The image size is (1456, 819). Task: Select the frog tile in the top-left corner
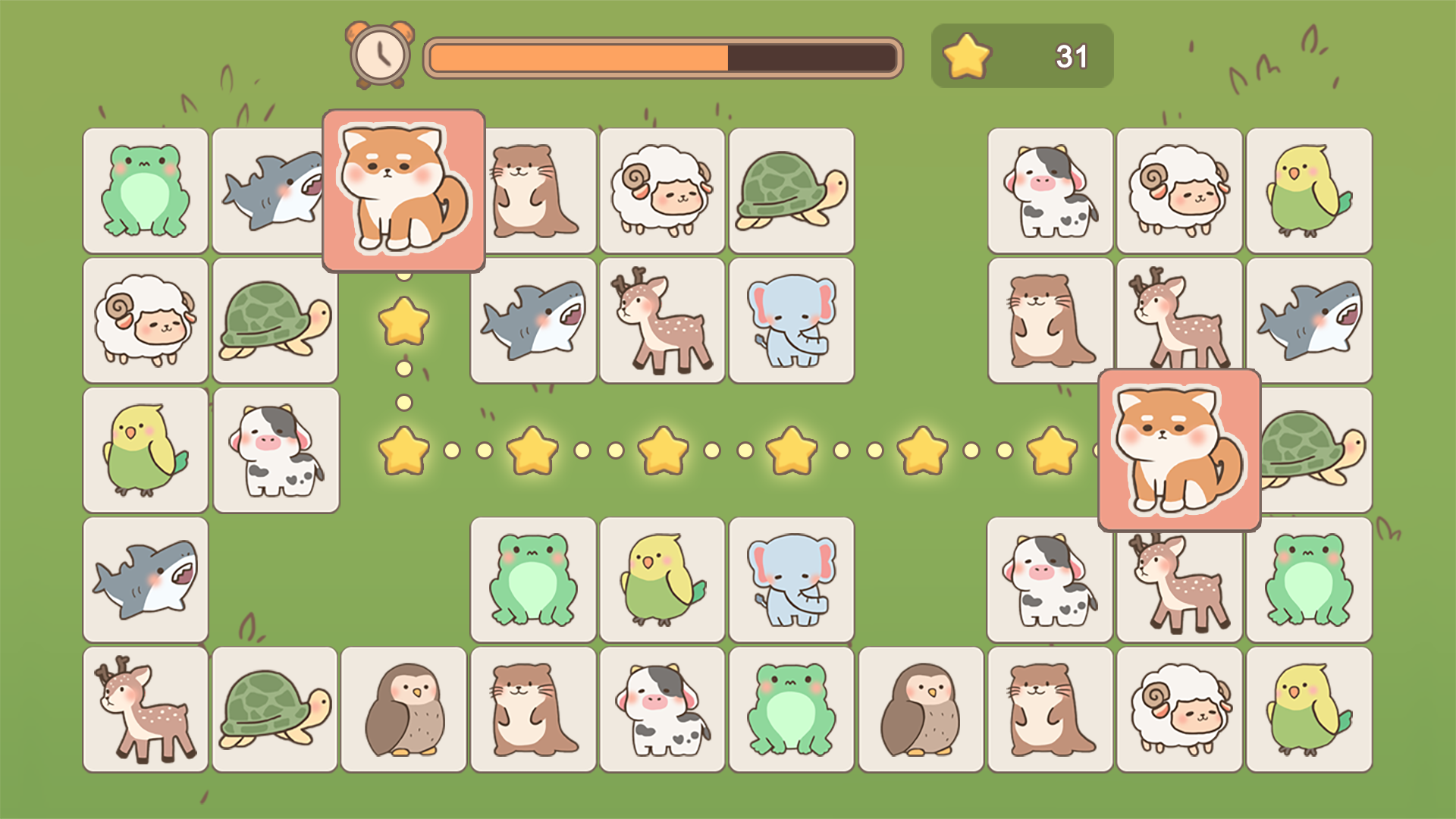pyautogui.click(x=145, y=190)
